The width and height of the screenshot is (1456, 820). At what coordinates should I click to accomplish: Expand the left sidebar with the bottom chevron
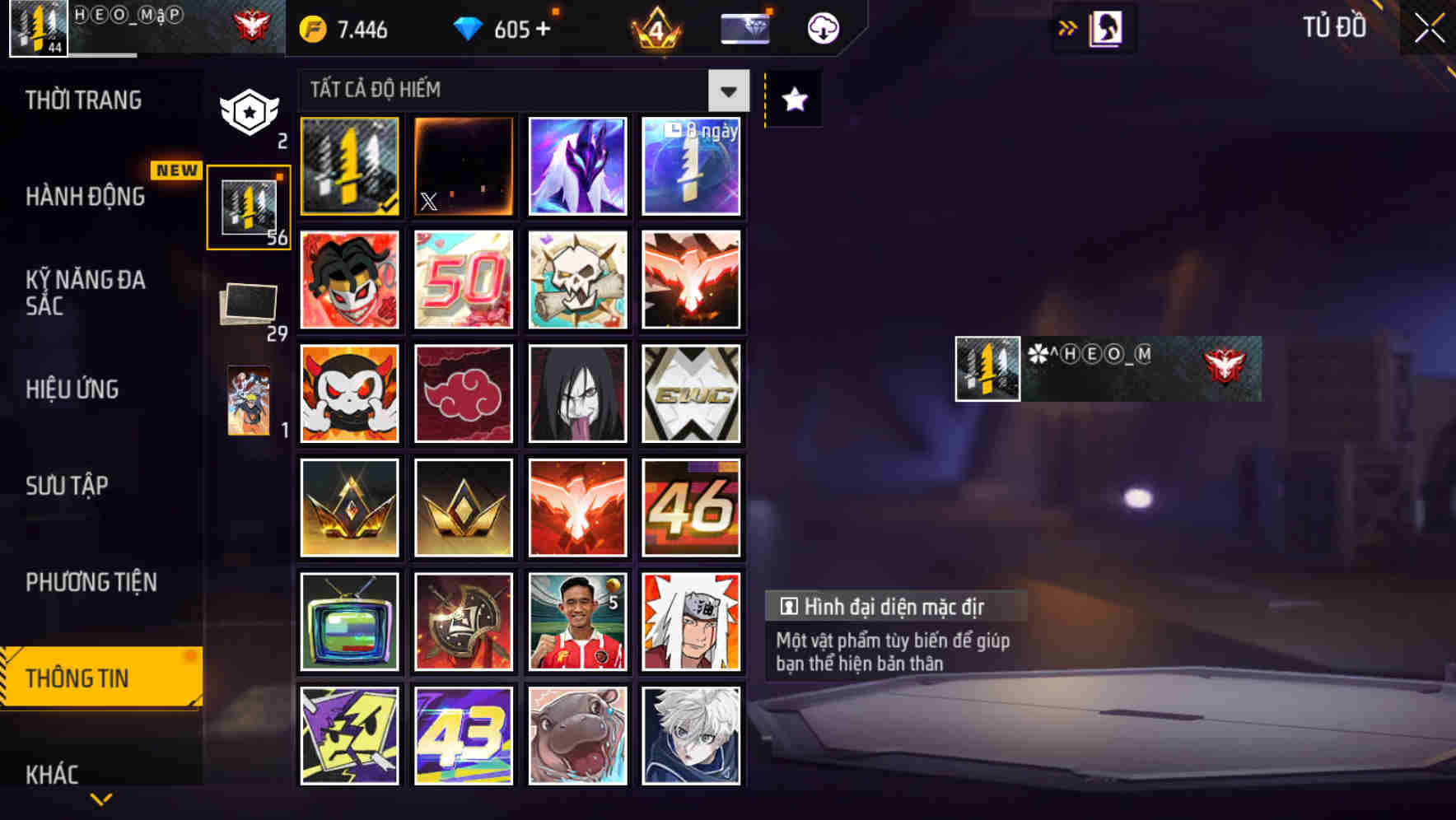tap(100, 799)
